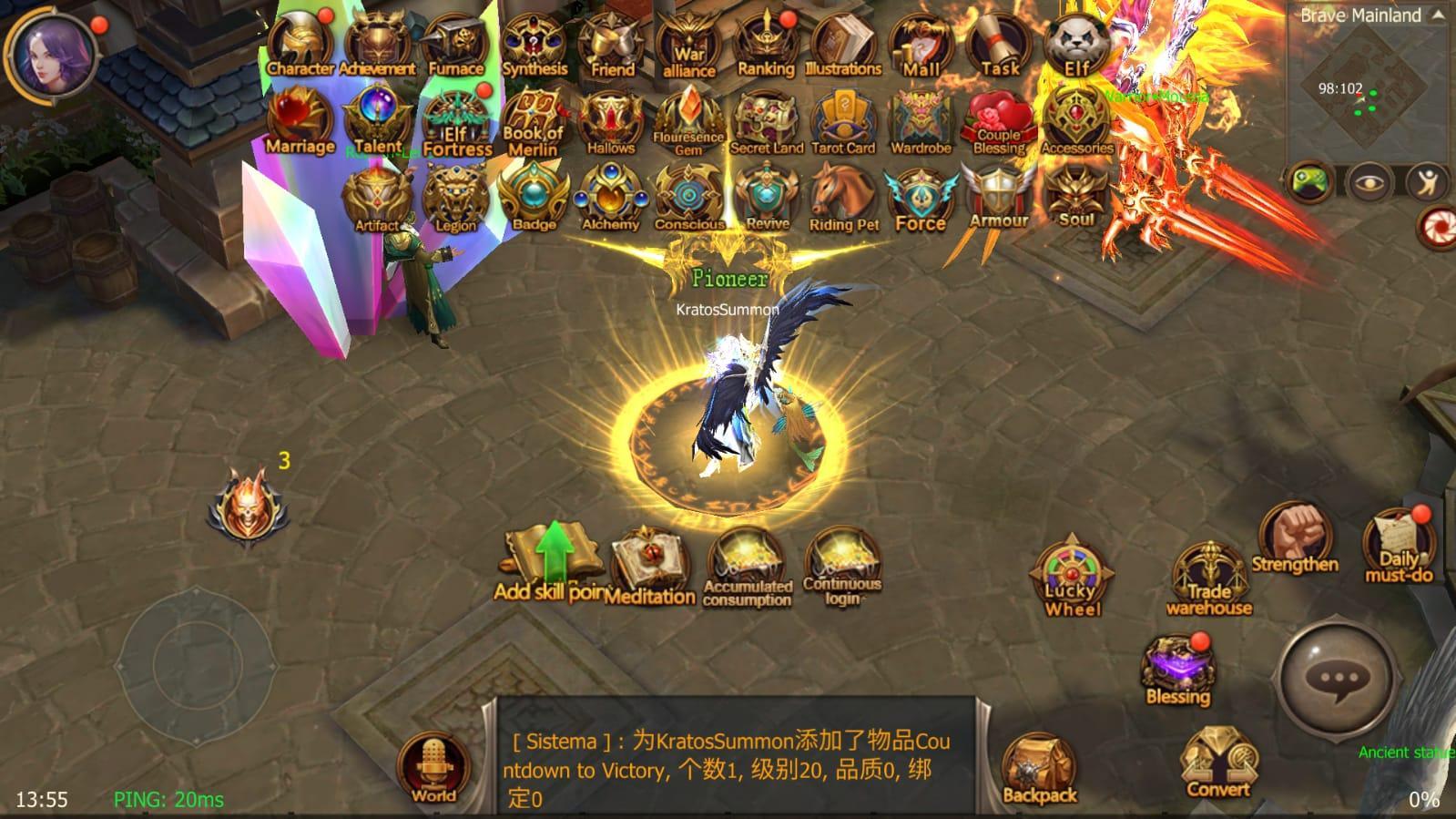Open the Synthesis feature
The height and width of the screenshot is (819, 1456).
(534, 41)
